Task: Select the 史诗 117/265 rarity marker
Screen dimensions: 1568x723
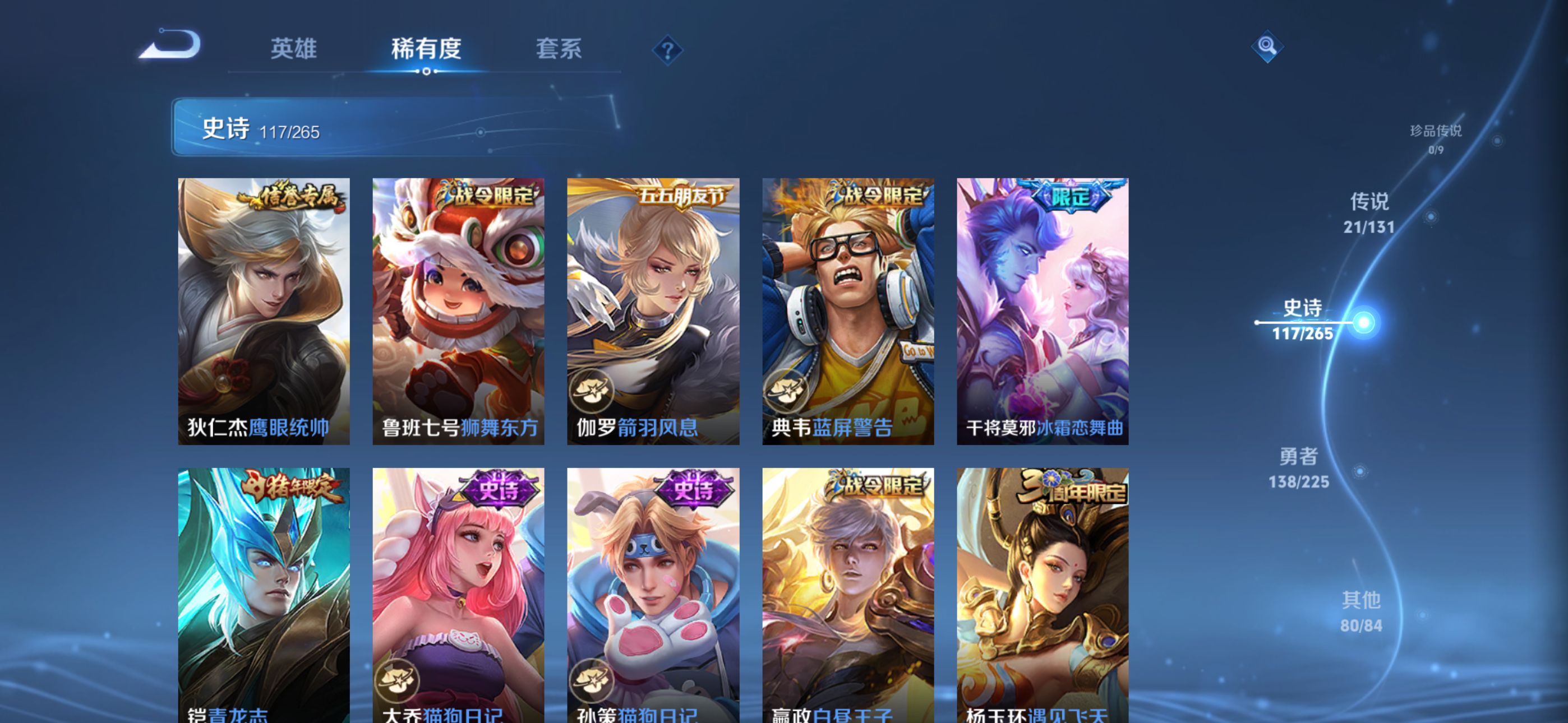Action: (1303, 320)
